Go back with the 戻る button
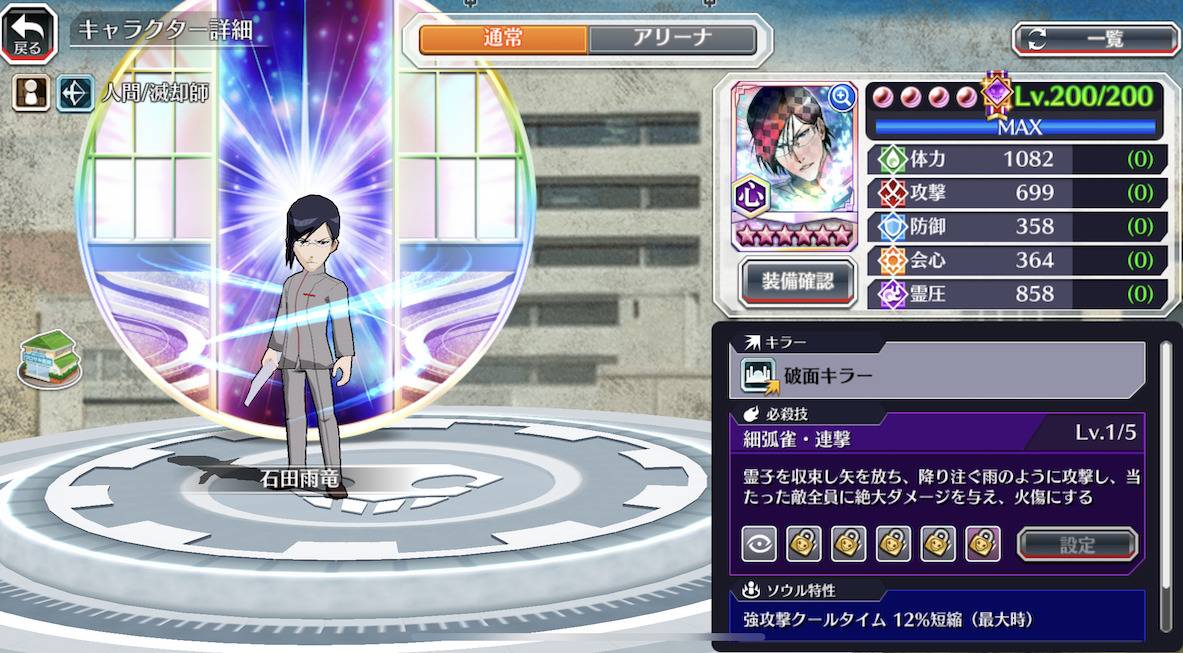The image size is (1183, 653). pos(29,33)
